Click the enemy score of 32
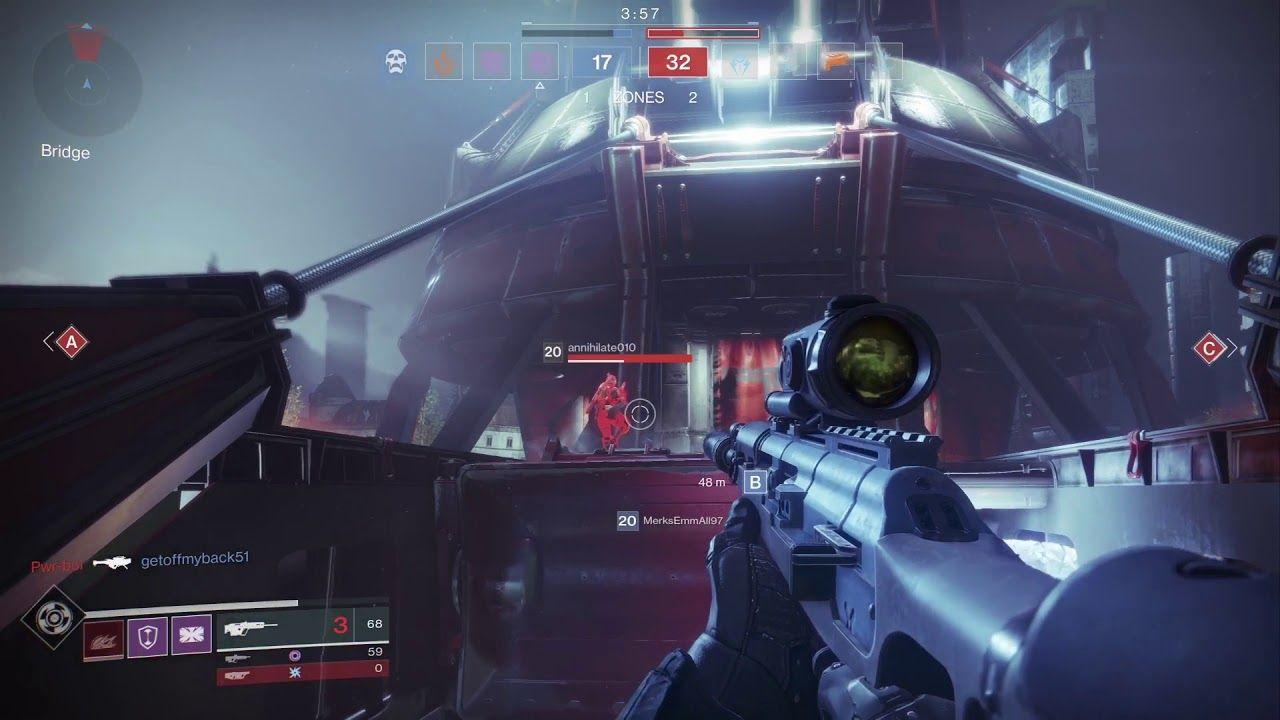The image size is (1280, 720). point(679,62)
